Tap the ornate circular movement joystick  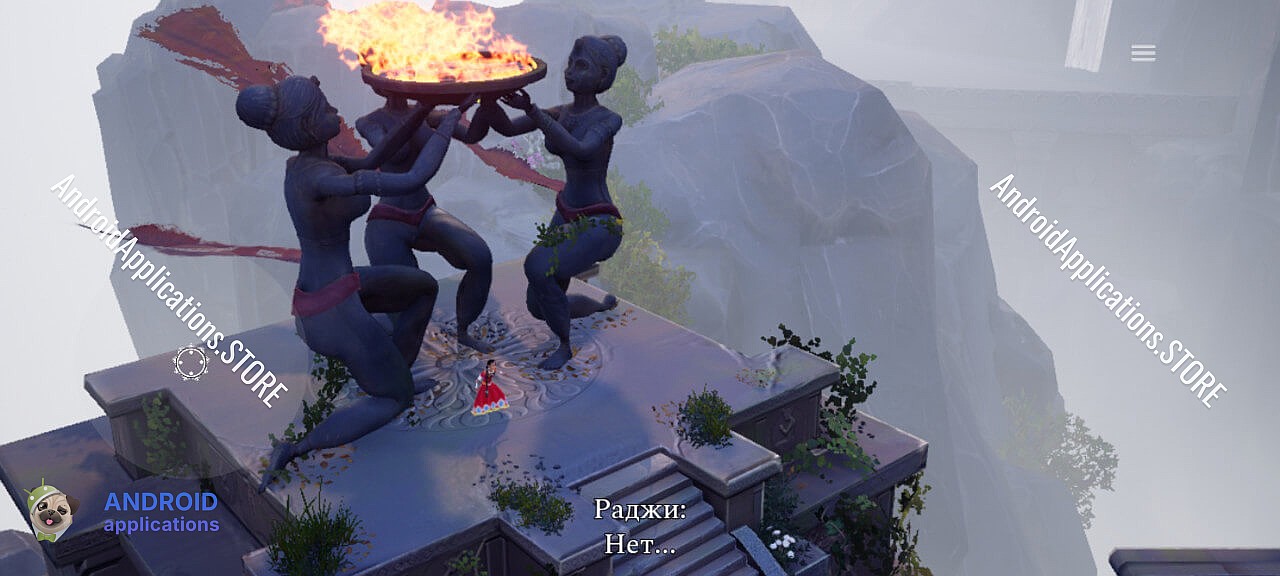click(x=191, y=362)
